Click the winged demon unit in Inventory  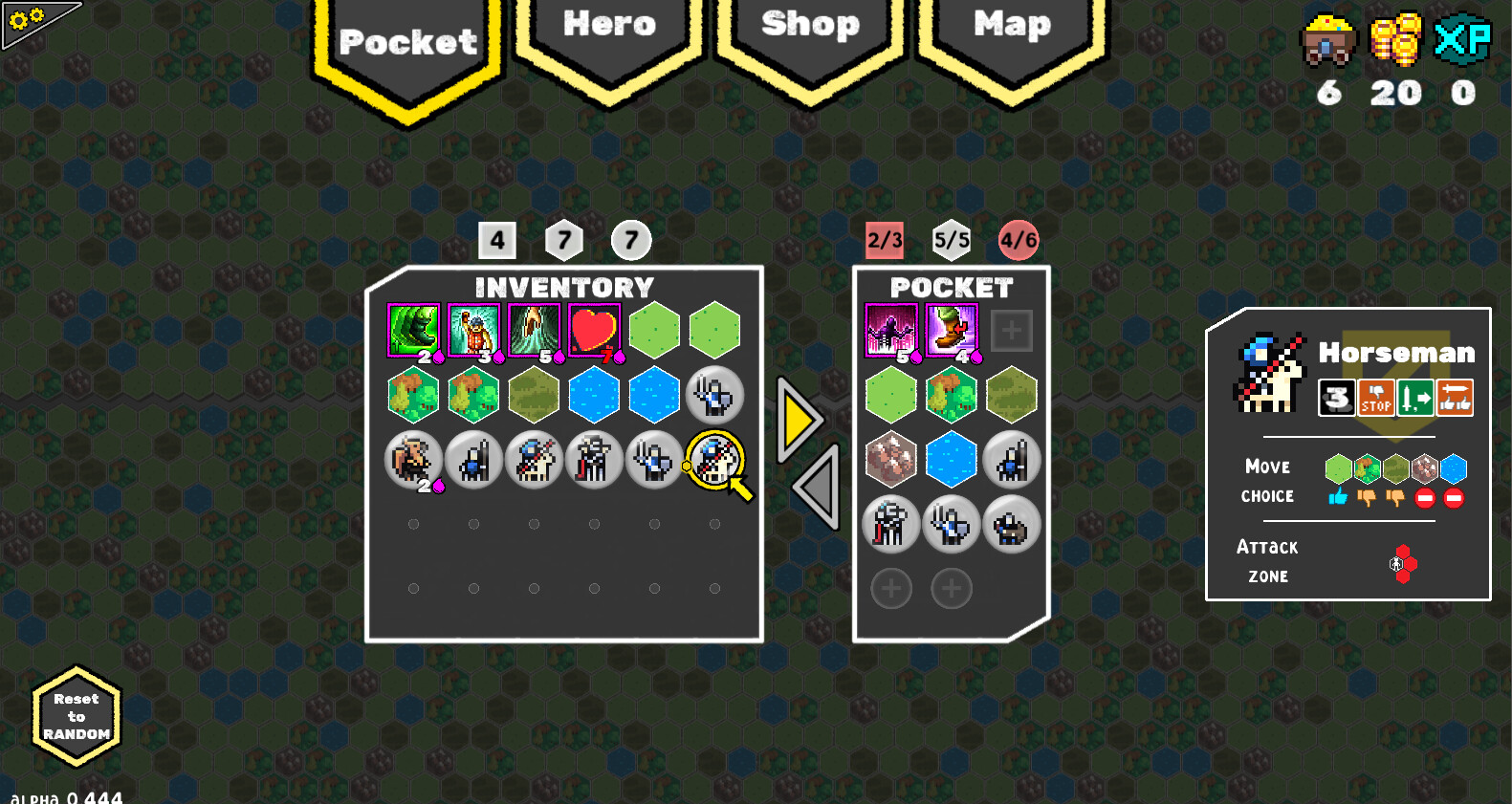tap(413, 461)
